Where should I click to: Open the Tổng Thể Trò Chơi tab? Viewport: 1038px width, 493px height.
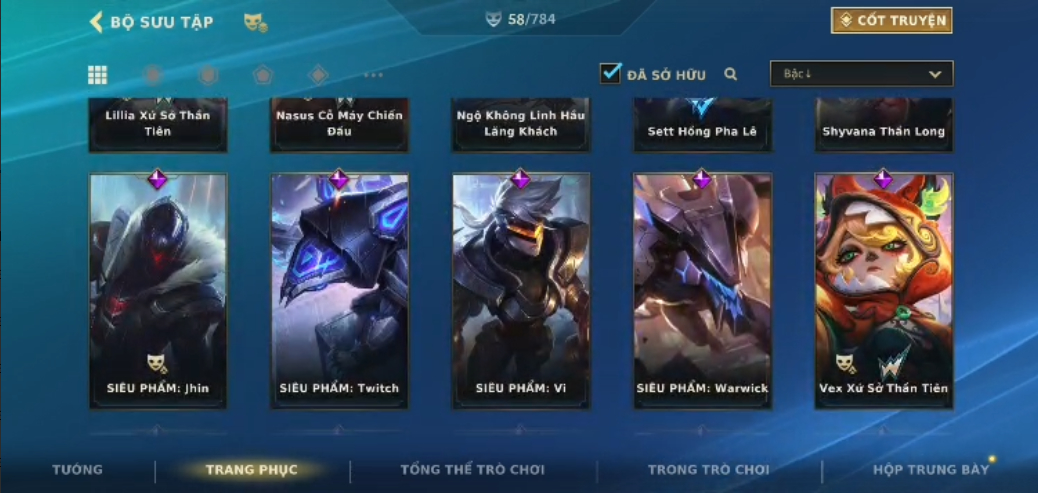tap(472, 470)
